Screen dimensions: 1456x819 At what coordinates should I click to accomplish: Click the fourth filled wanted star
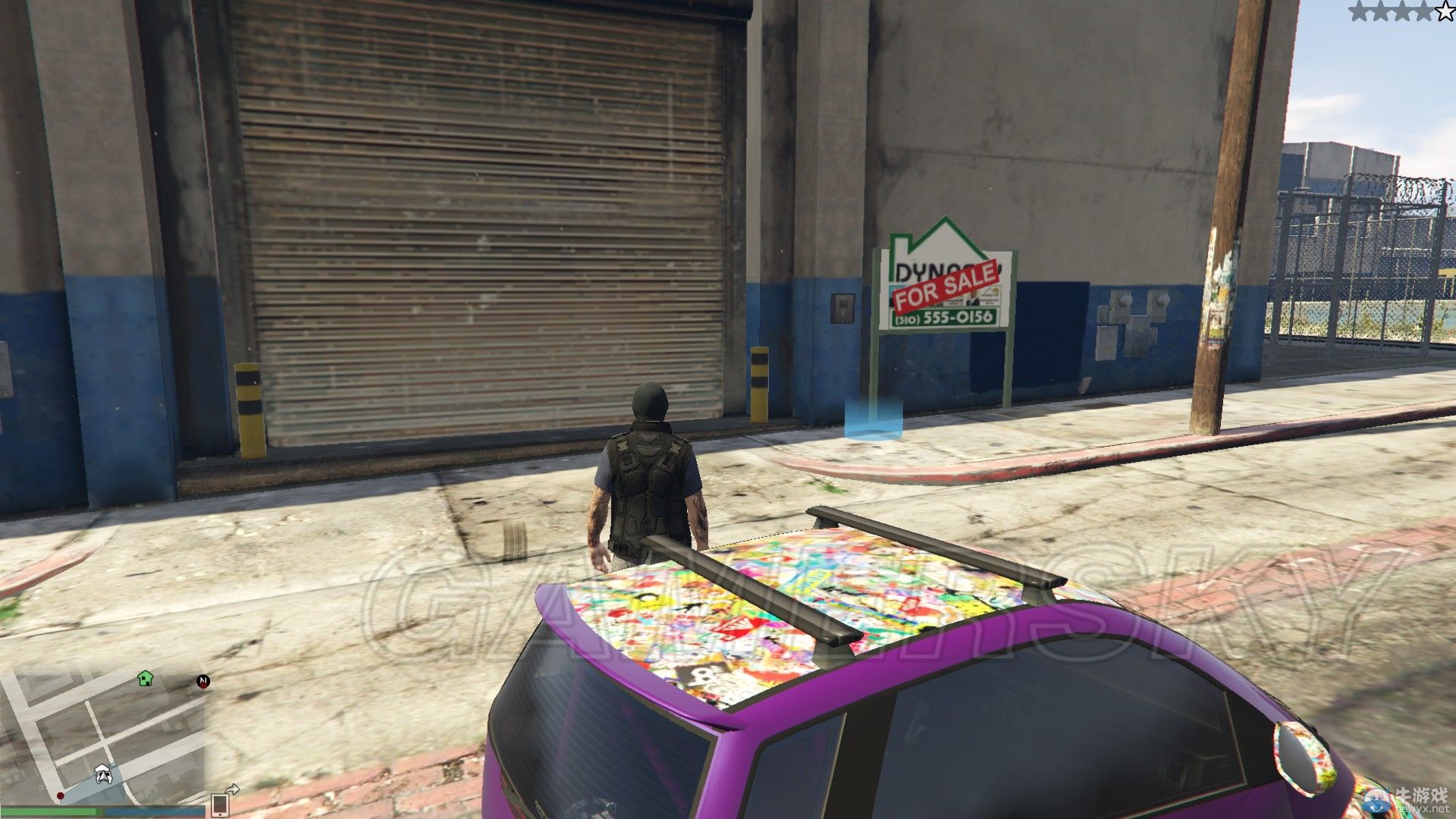1423,11
